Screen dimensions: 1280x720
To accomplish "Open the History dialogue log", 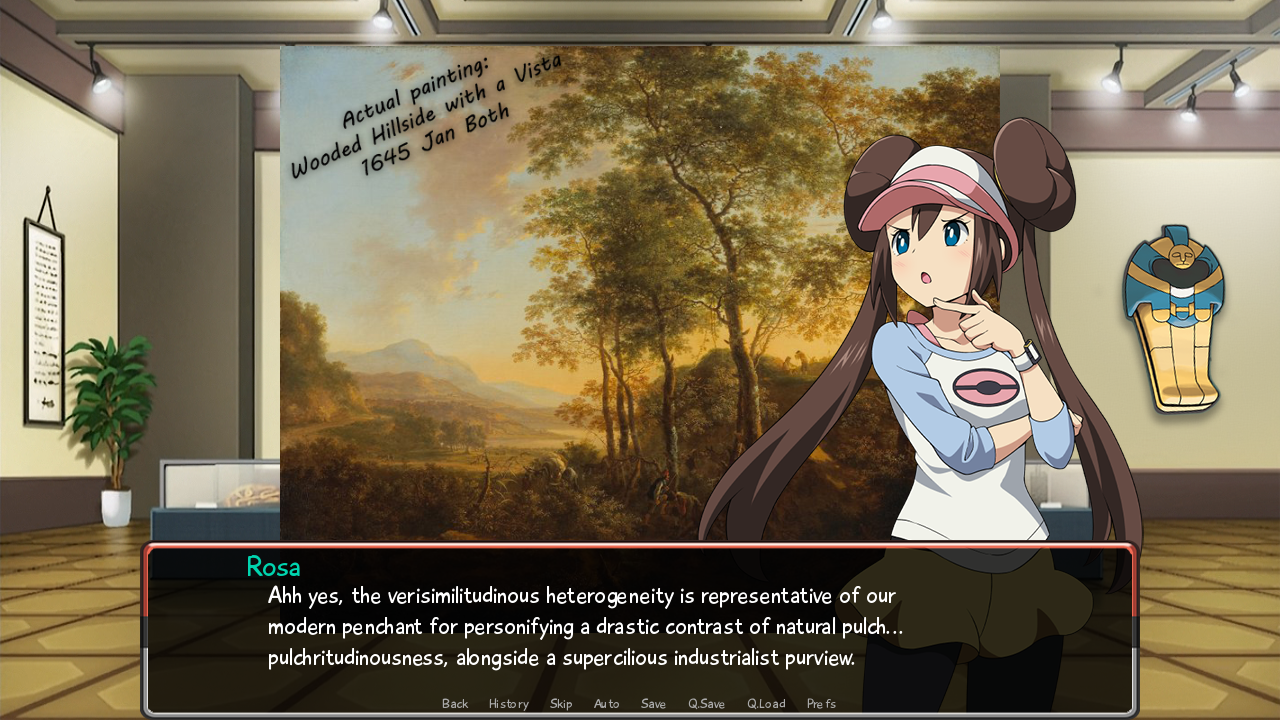I will pyautogui.click(x=508, y=703).
